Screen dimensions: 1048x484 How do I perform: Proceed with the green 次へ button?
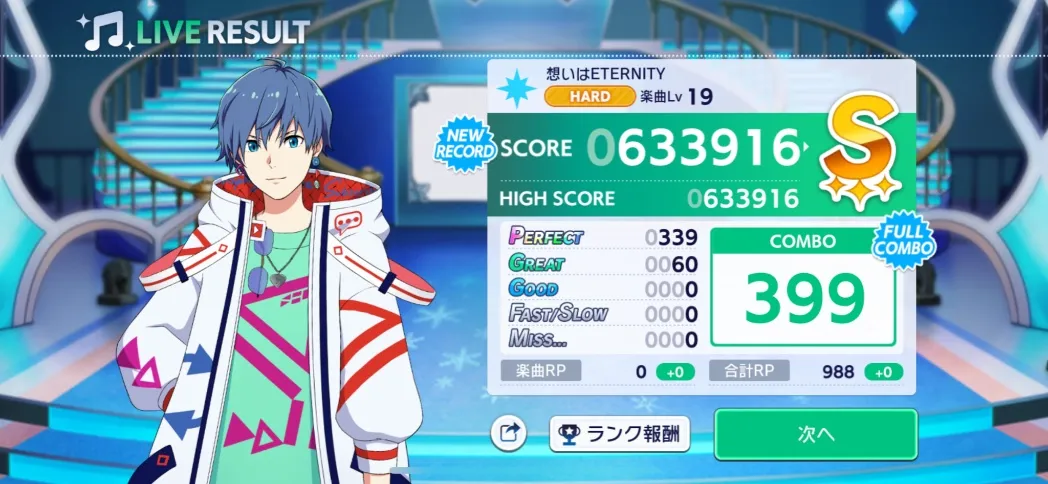815,434
